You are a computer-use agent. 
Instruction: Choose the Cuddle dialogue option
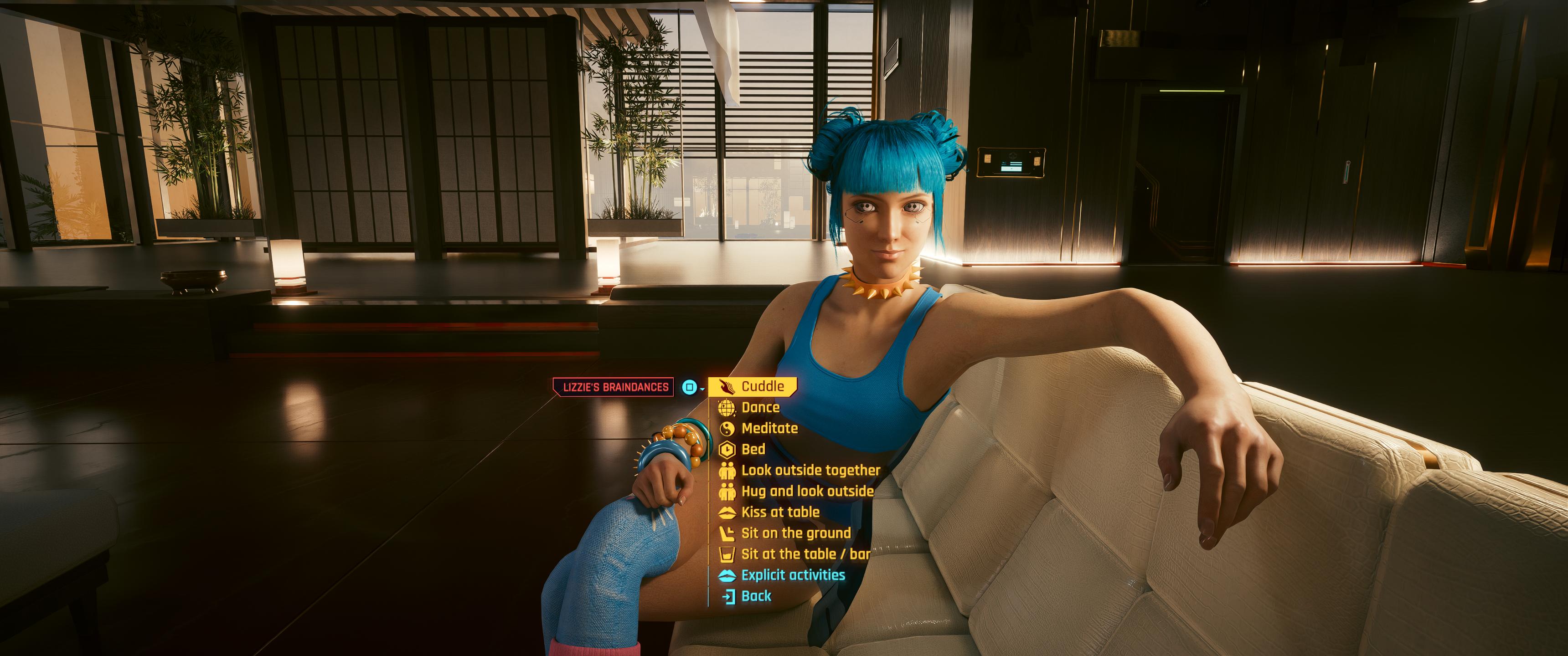click(762, 386)
